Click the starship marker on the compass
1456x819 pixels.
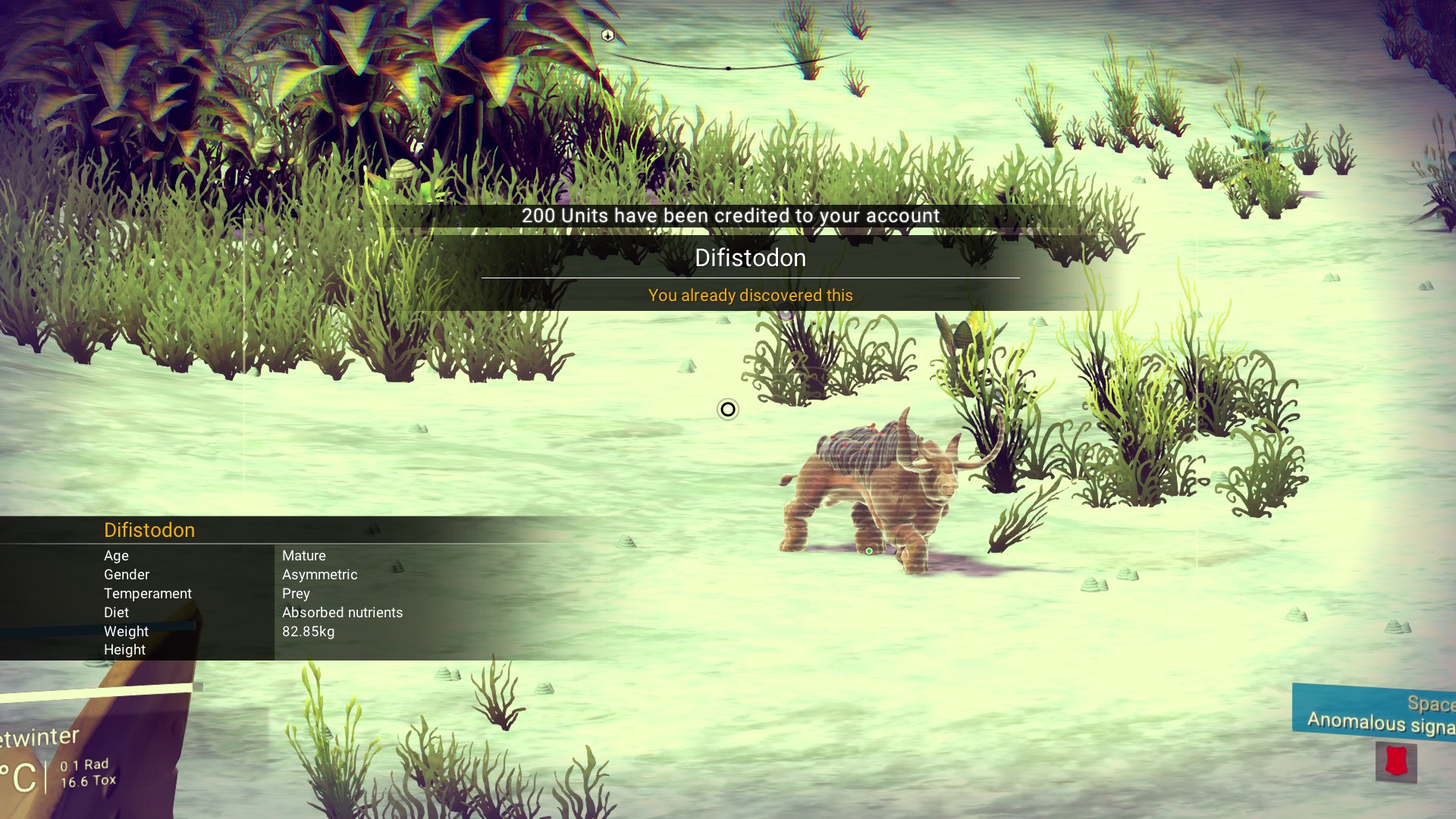(x=607, y=35)
